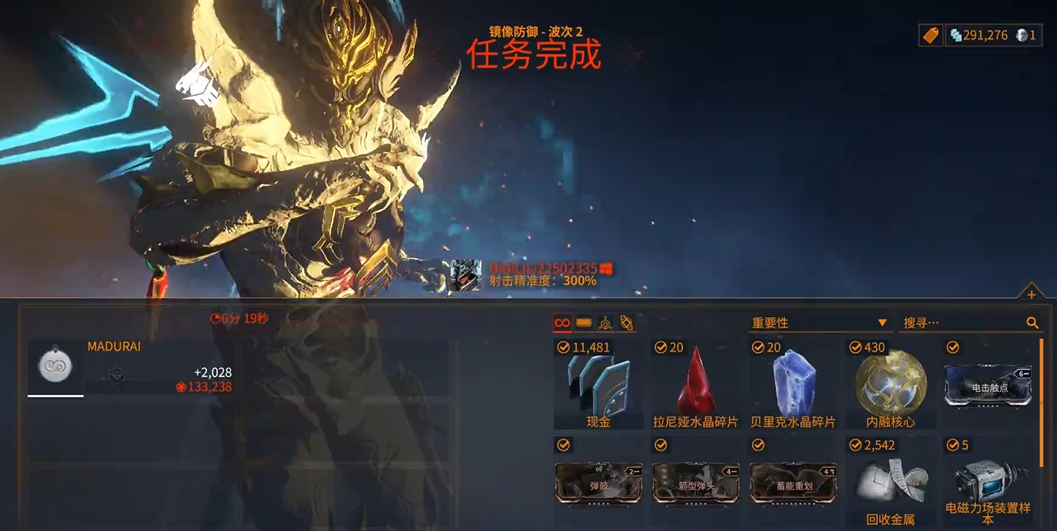View the 弹肢 mod card
The image size is (1057, 531).
point(598,483)
